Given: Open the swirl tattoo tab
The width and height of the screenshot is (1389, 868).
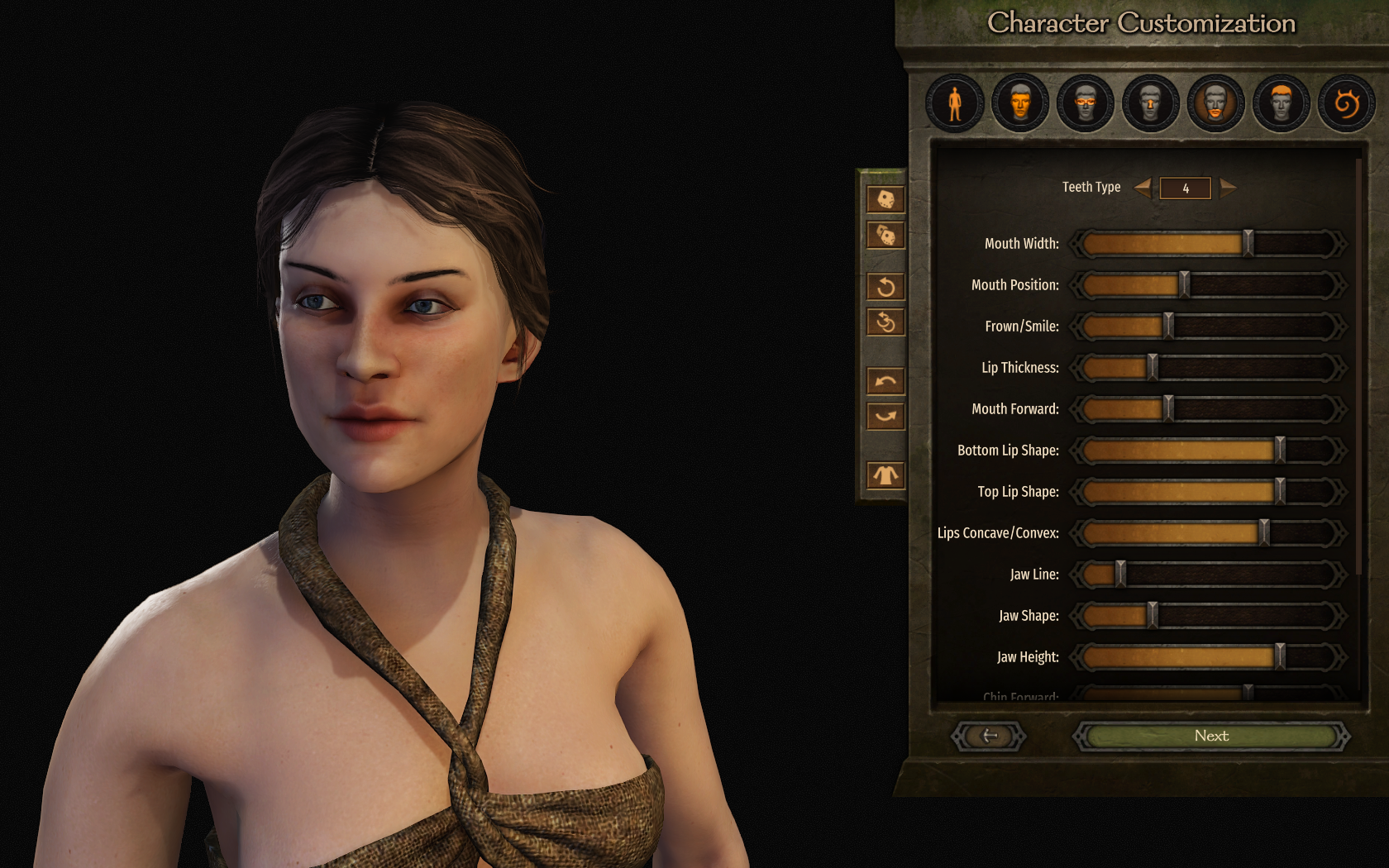Looking at the screenshot, I should [x=1346, y=104].
